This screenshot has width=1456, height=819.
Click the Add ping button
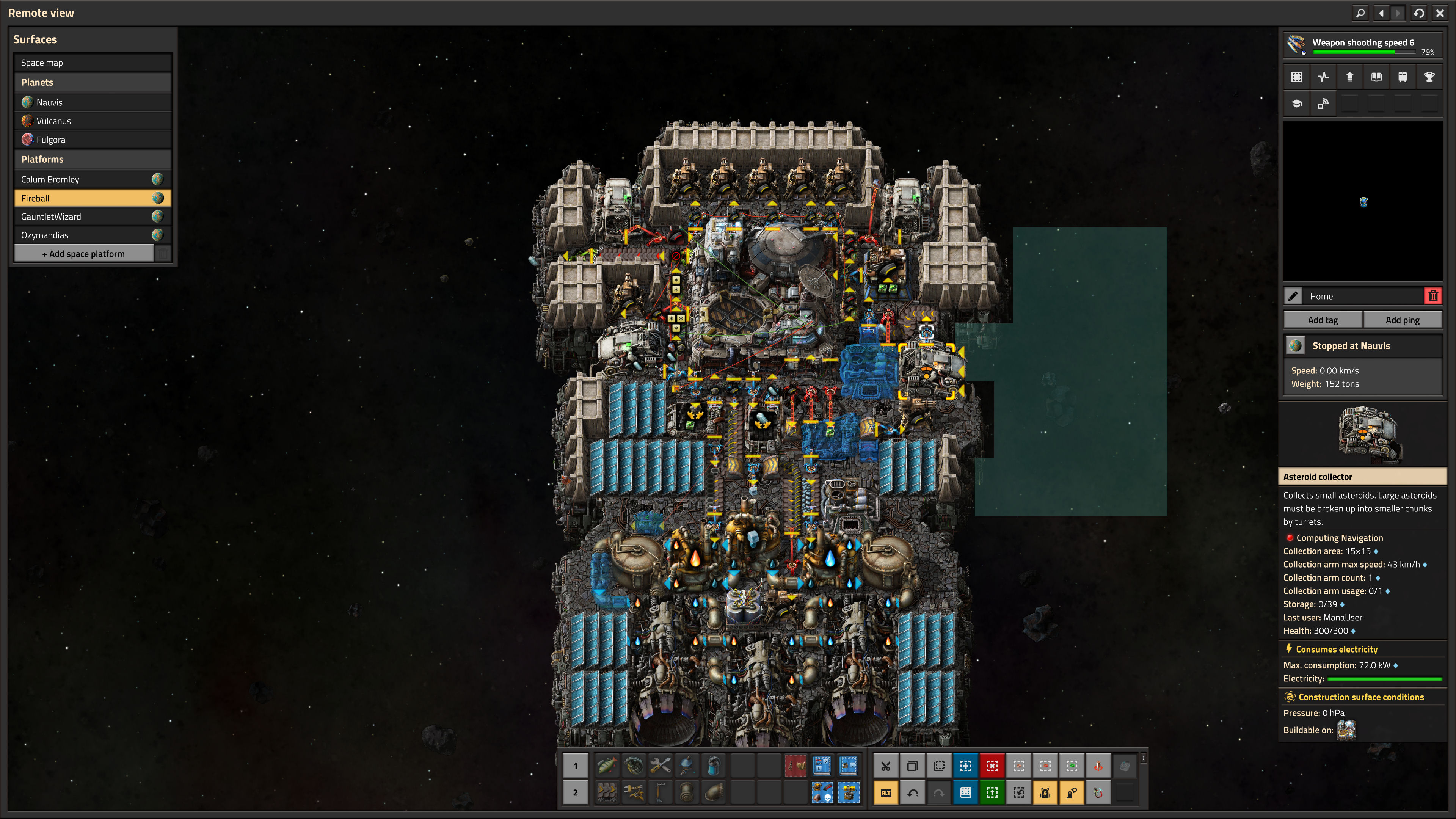[1402, 320]
